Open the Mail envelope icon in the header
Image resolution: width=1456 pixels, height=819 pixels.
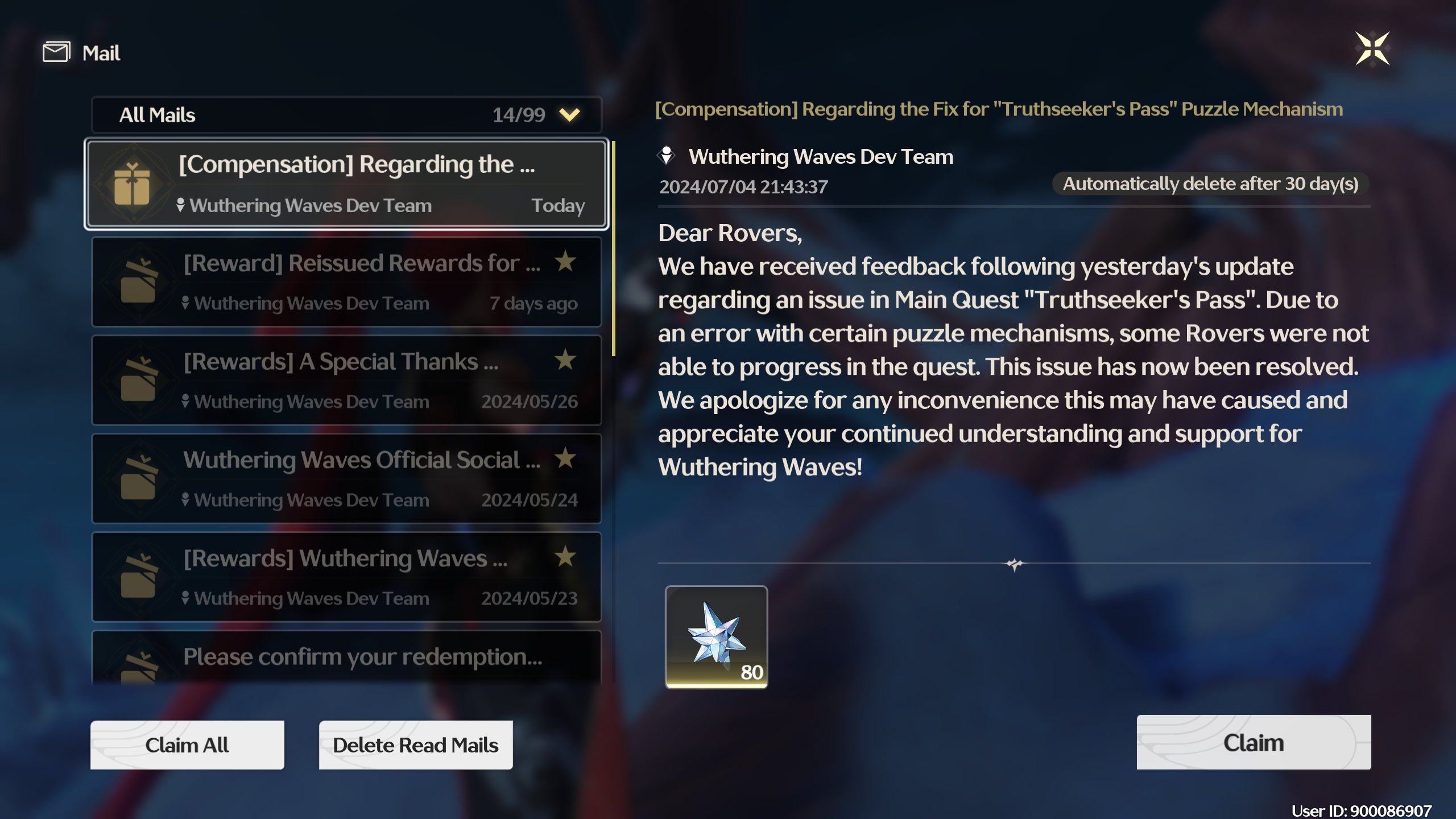55,52
